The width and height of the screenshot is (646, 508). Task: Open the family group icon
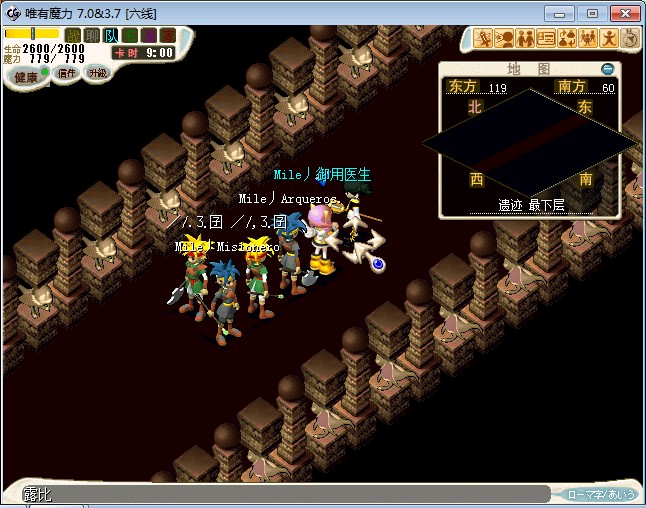point(588,39)
